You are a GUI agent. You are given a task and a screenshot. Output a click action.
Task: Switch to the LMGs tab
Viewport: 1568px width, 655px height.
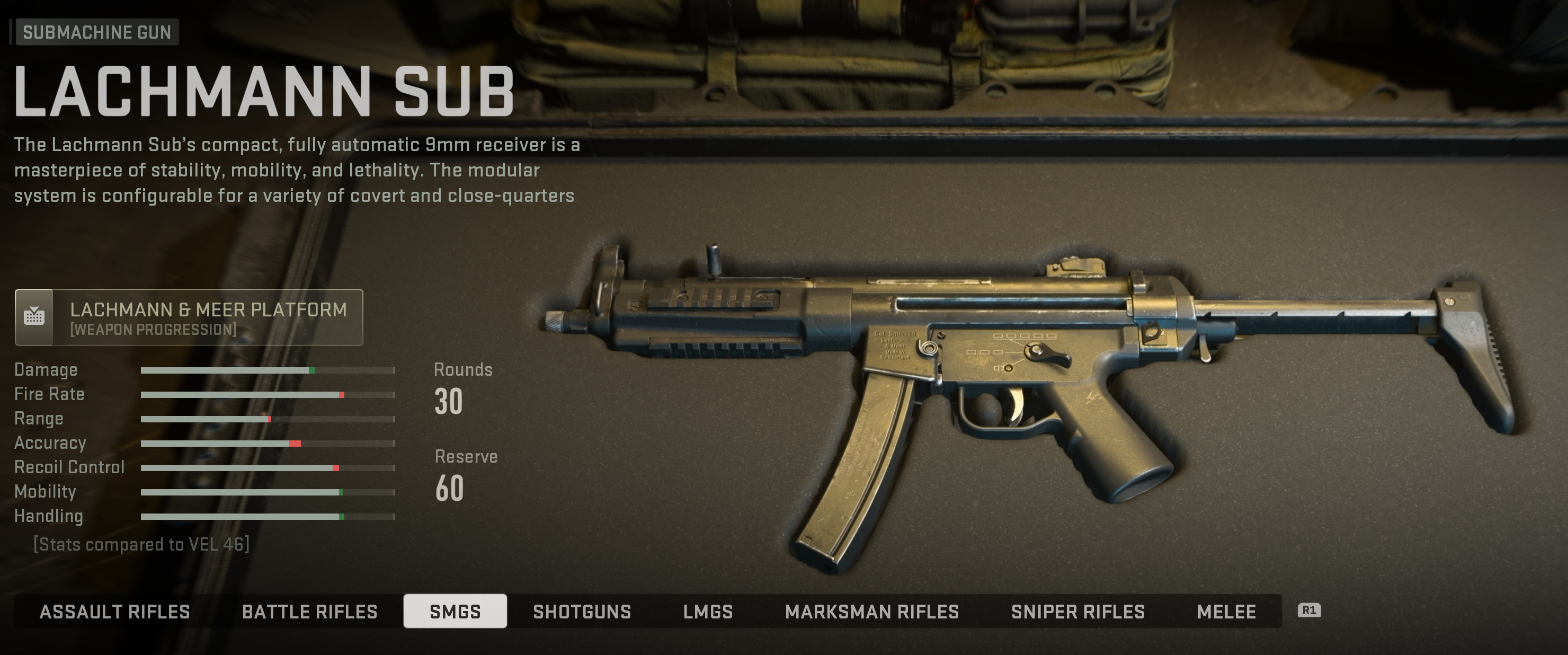click(708, 611)
